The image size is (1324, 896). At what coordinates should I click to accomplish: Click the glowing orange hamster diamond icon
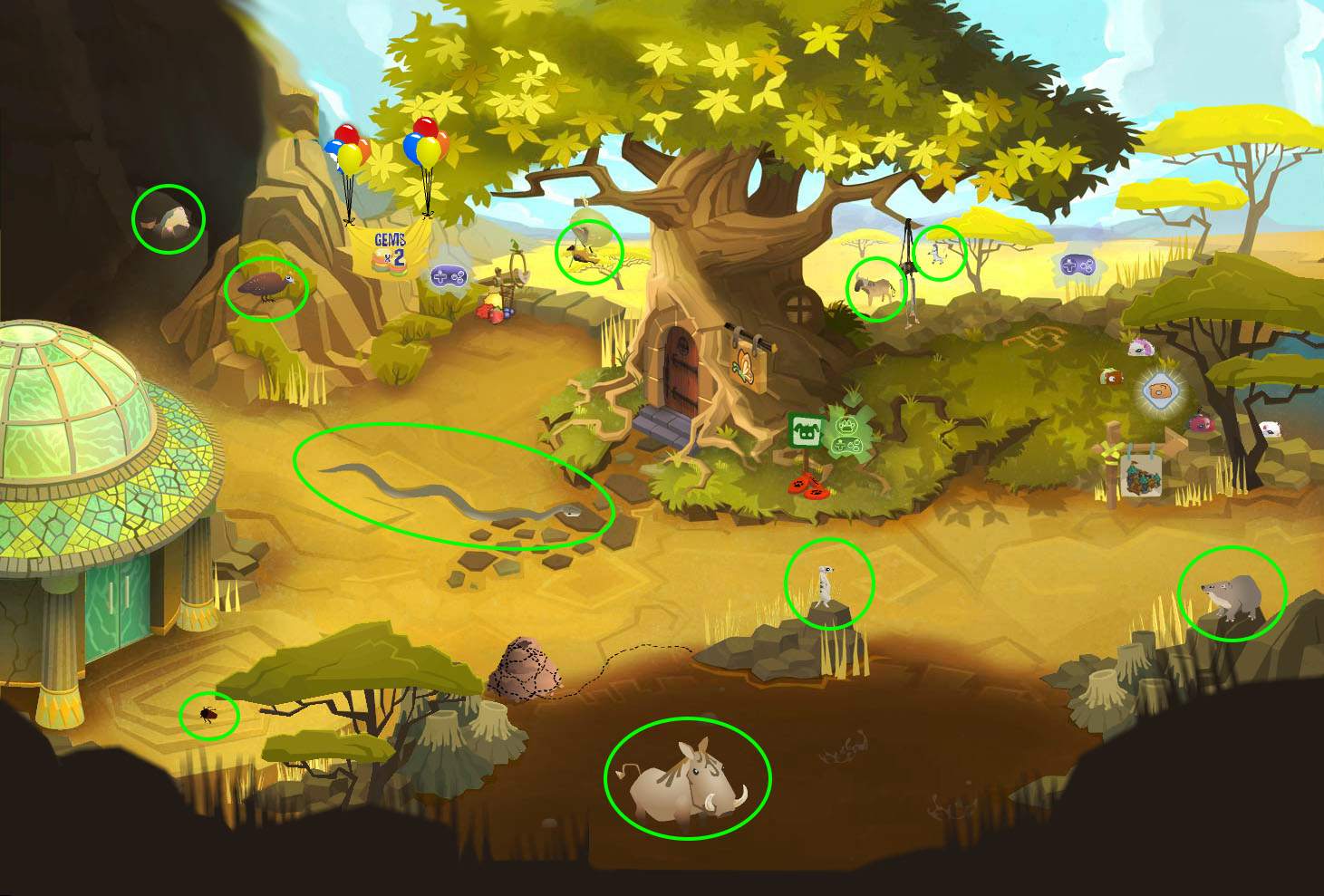tap(1160, 392)
